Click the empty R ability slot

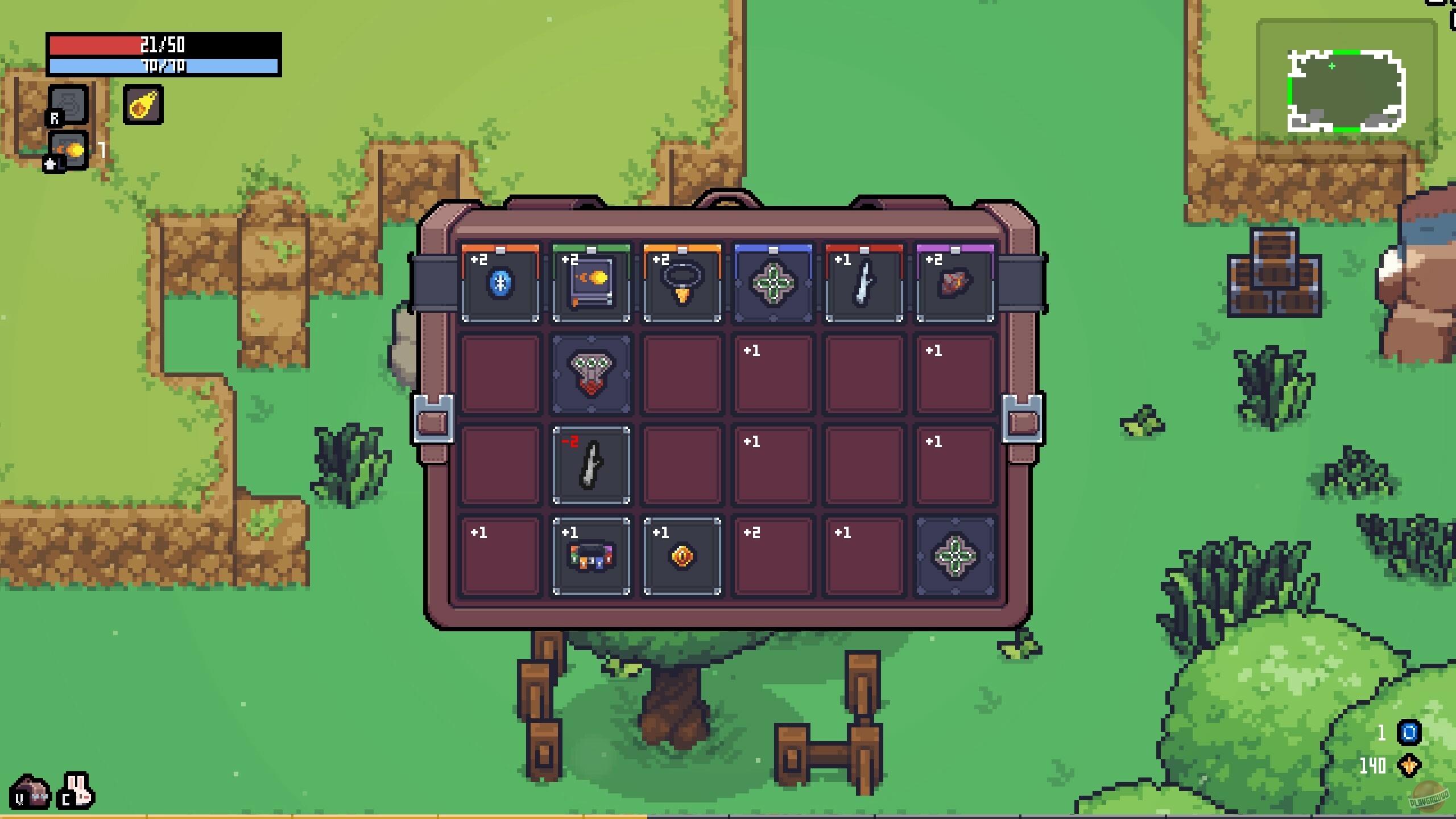(68, 105)
